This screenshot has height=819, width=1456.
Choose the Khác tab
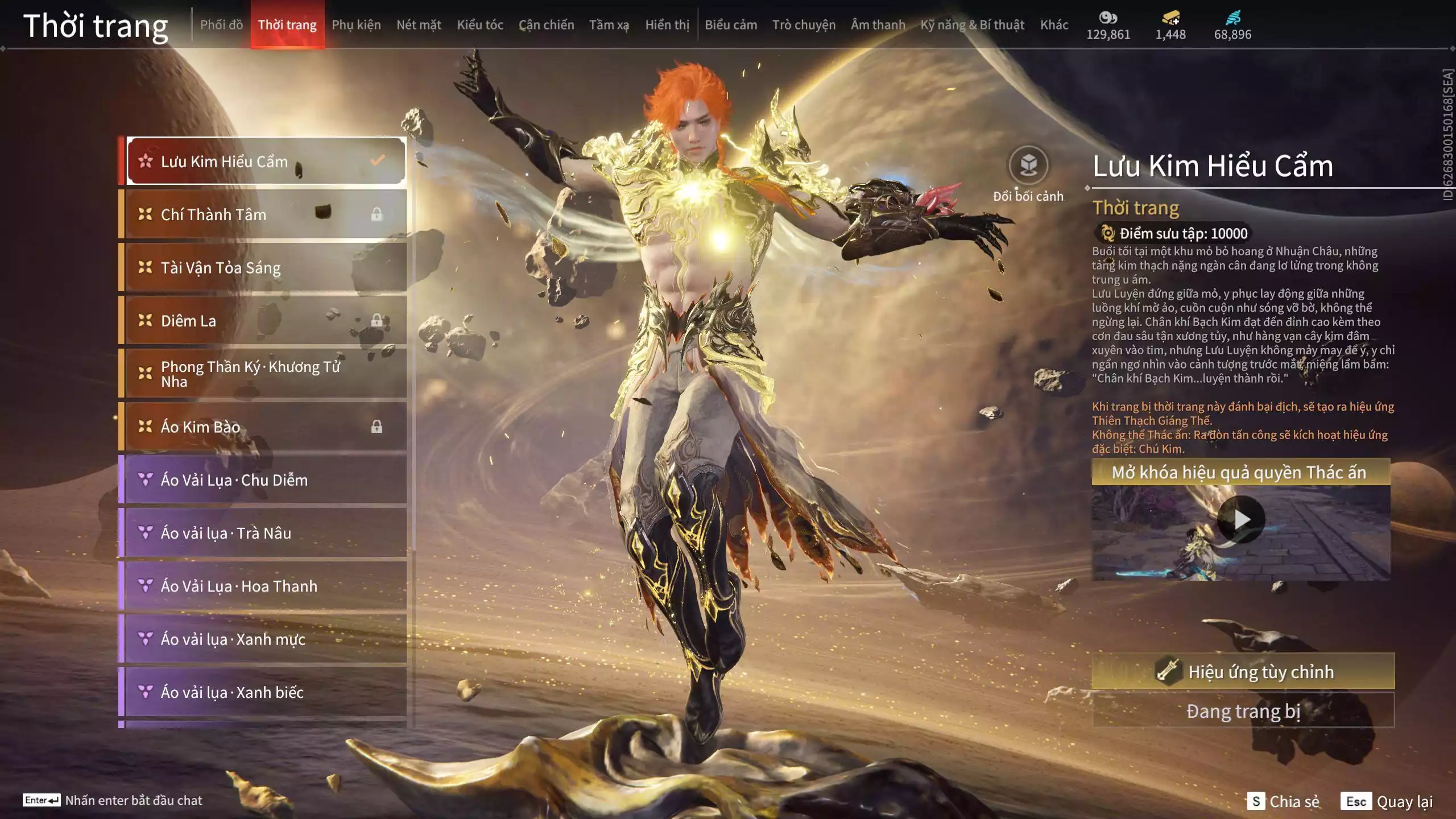pos(1054,25)
